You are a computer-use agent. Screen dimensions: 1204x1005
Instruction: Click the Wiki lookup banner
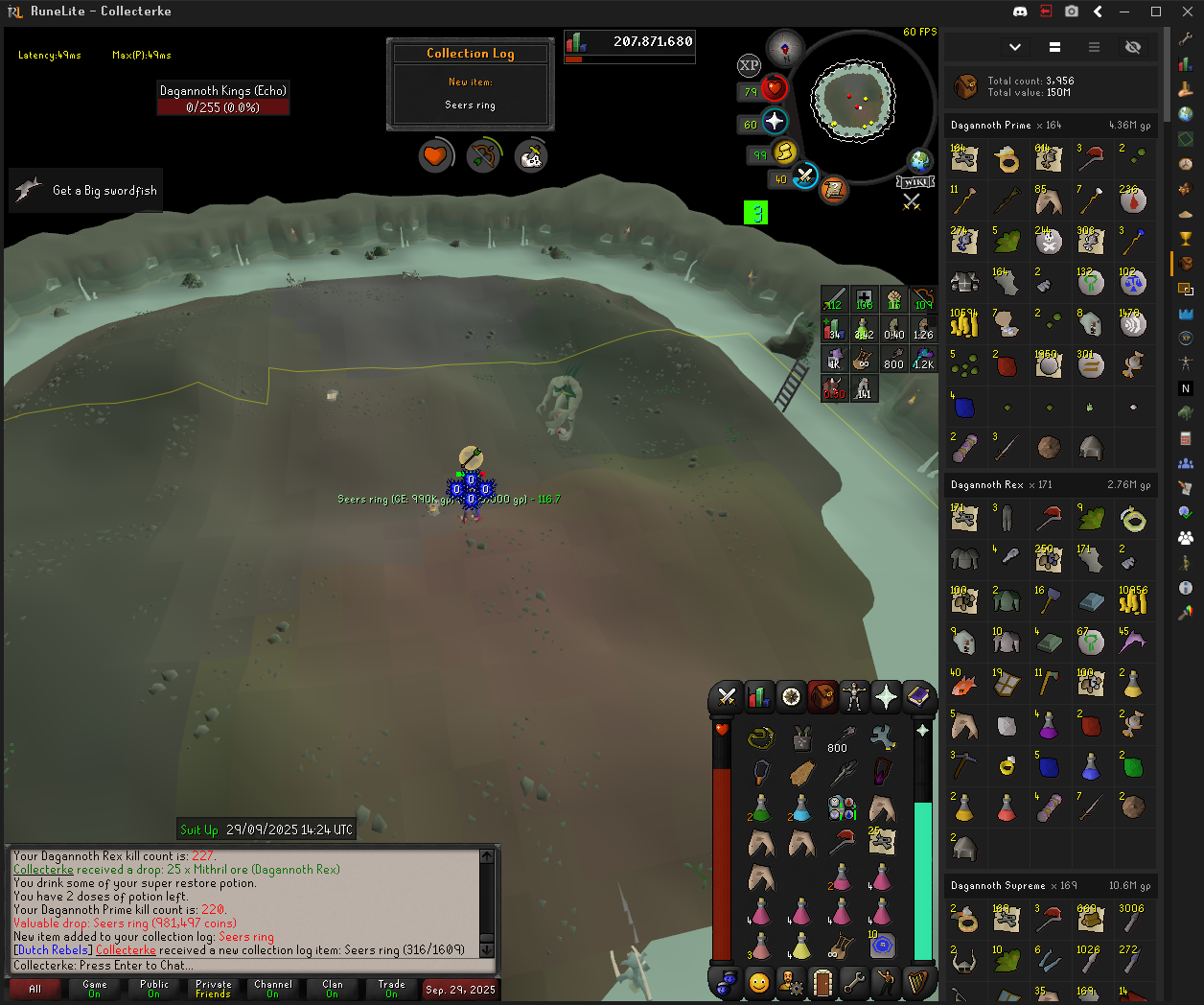tap(915, 182)
